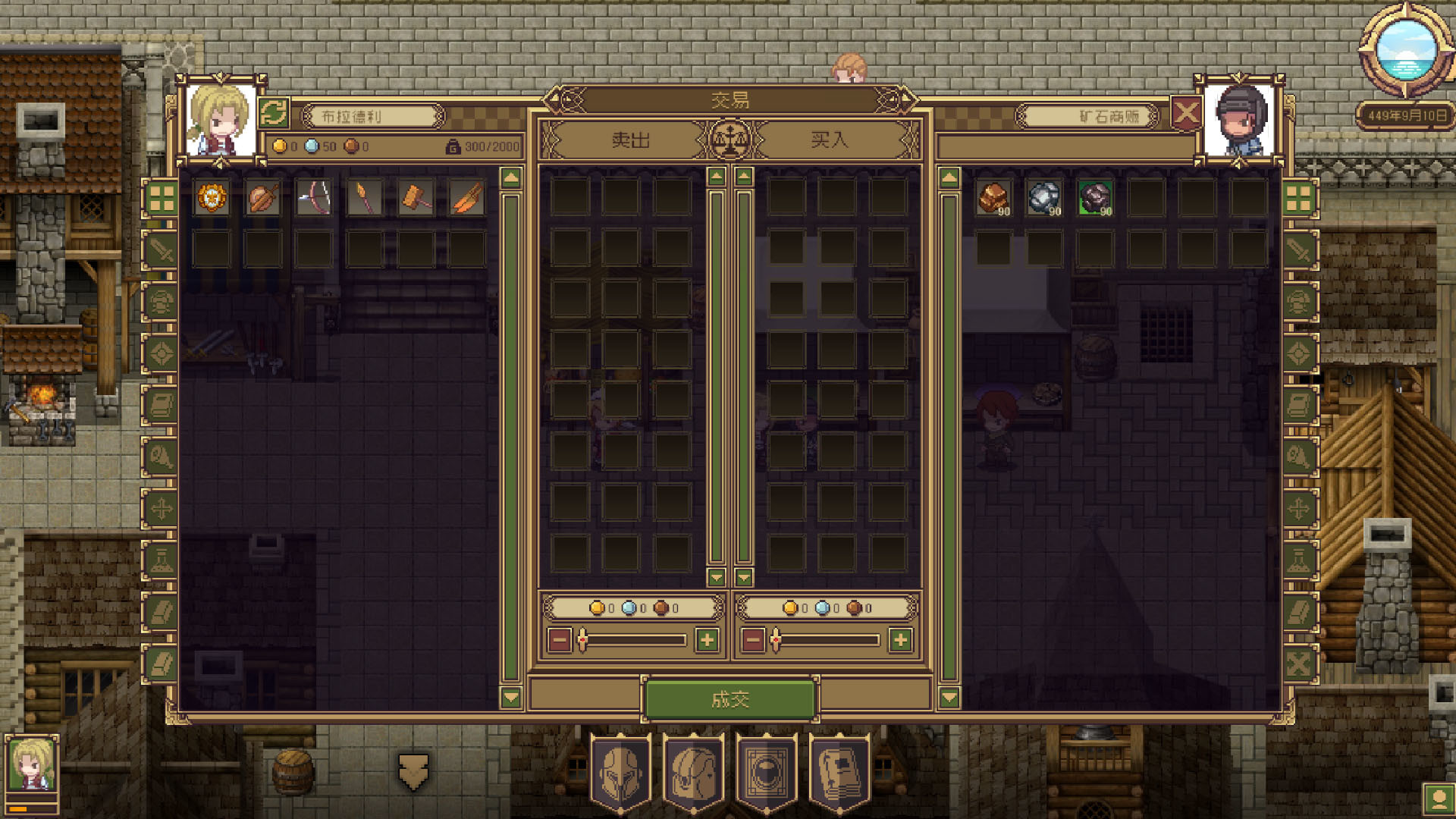Increase the buy quantity with the plus button
1456x819 pixels.
tap(900, 641)
